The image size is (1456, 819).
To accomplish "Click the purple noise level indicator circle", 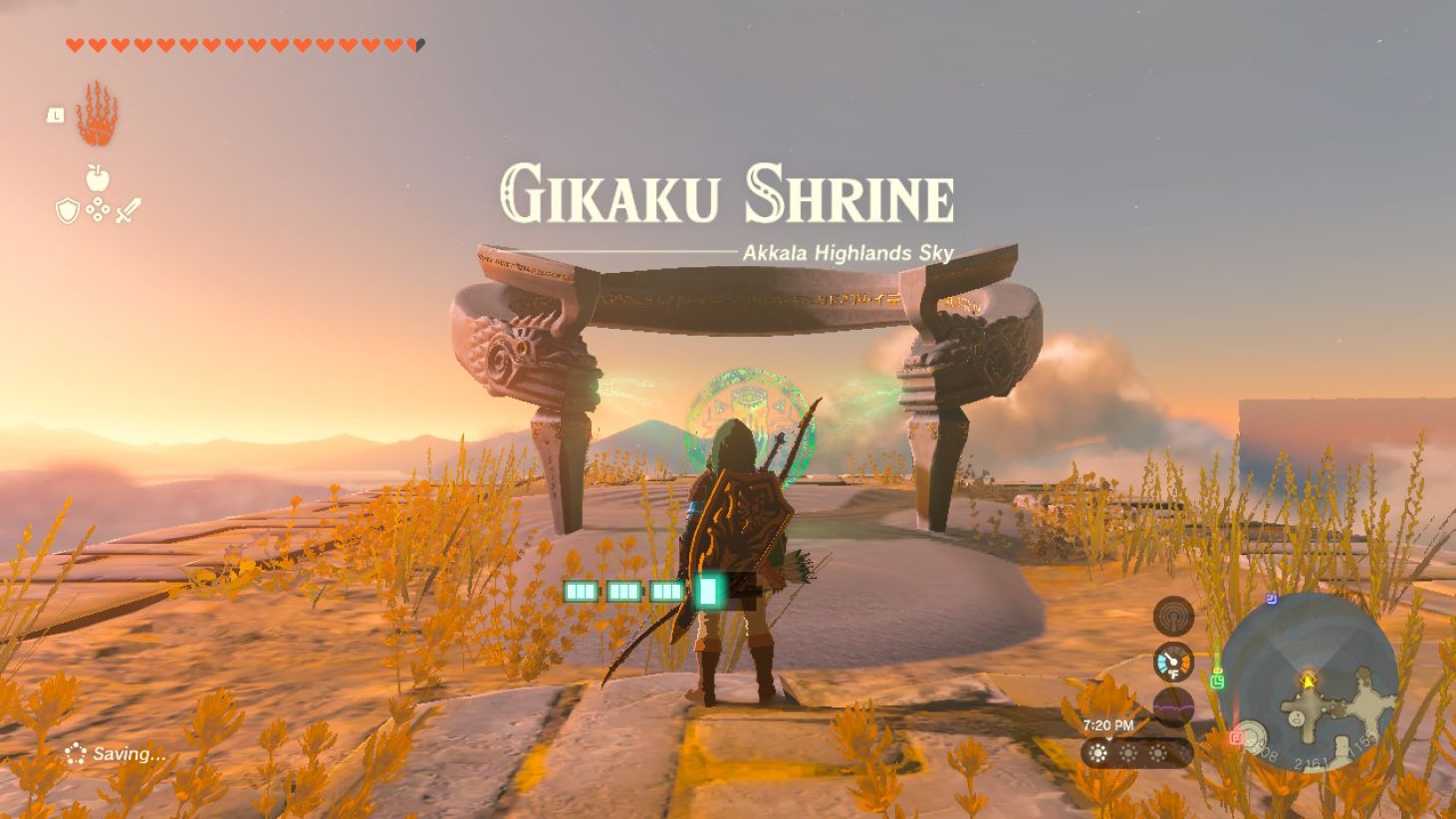I will [x=1174, y=706].
